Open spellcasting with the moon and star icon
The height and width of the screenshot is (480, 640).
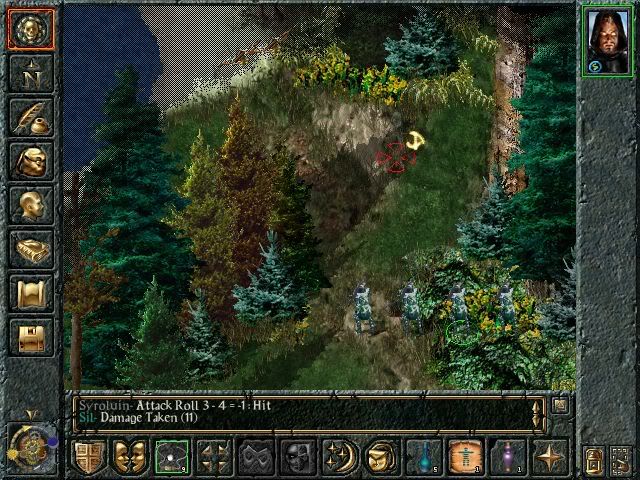pyautogui.click(x=340, y=457)
